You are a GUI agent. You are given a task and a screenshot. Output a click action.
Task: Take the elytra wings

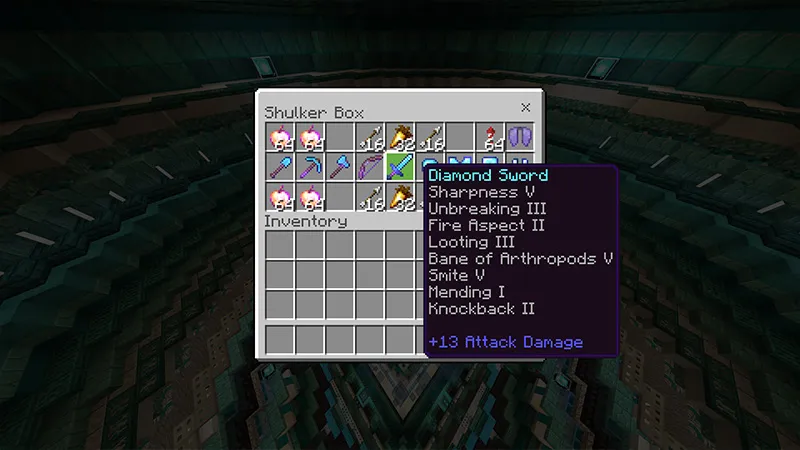coord(520,137)
